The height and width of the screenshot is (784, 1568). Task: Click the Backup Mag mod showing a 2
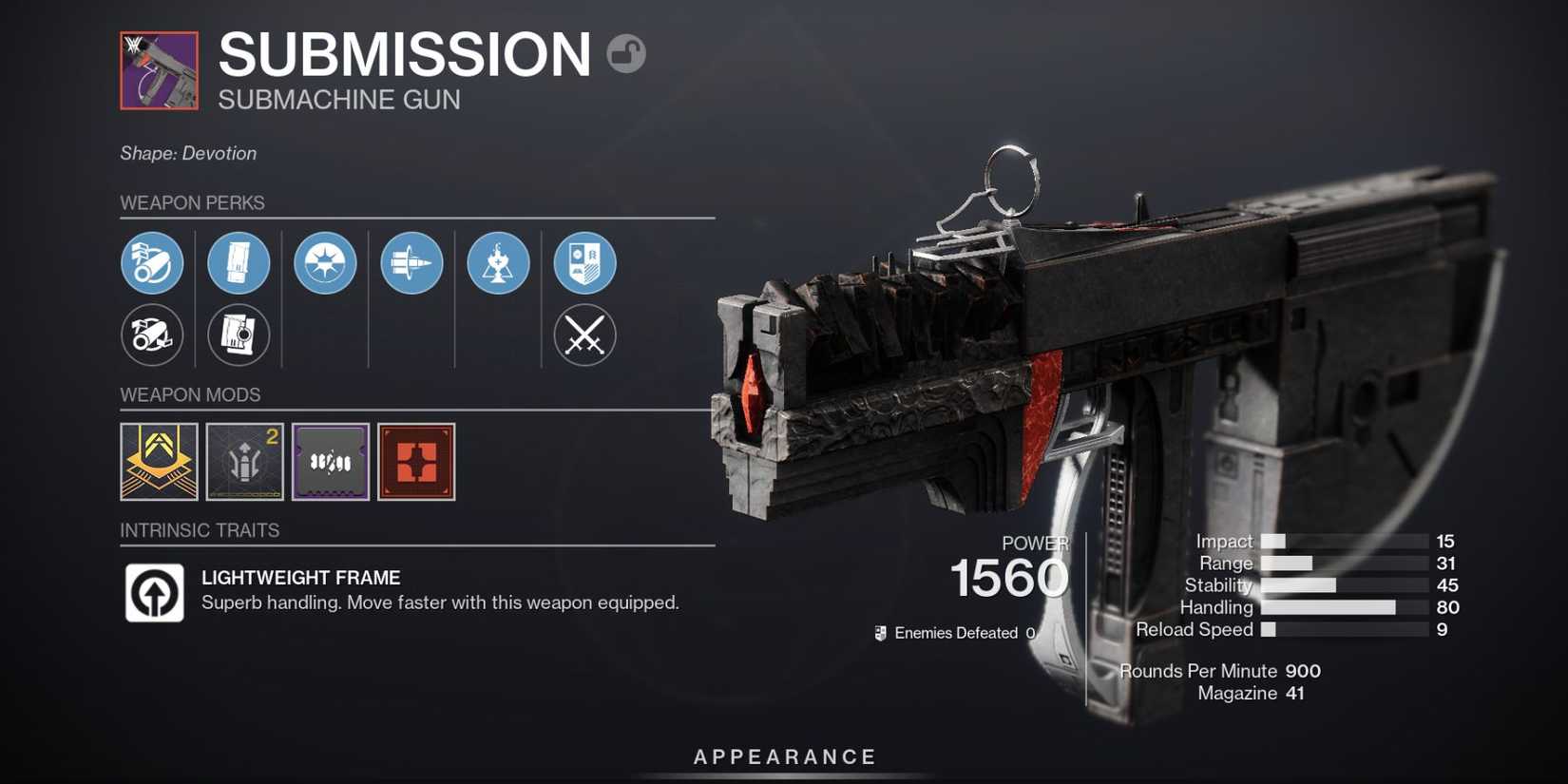[x=244, y=463]
